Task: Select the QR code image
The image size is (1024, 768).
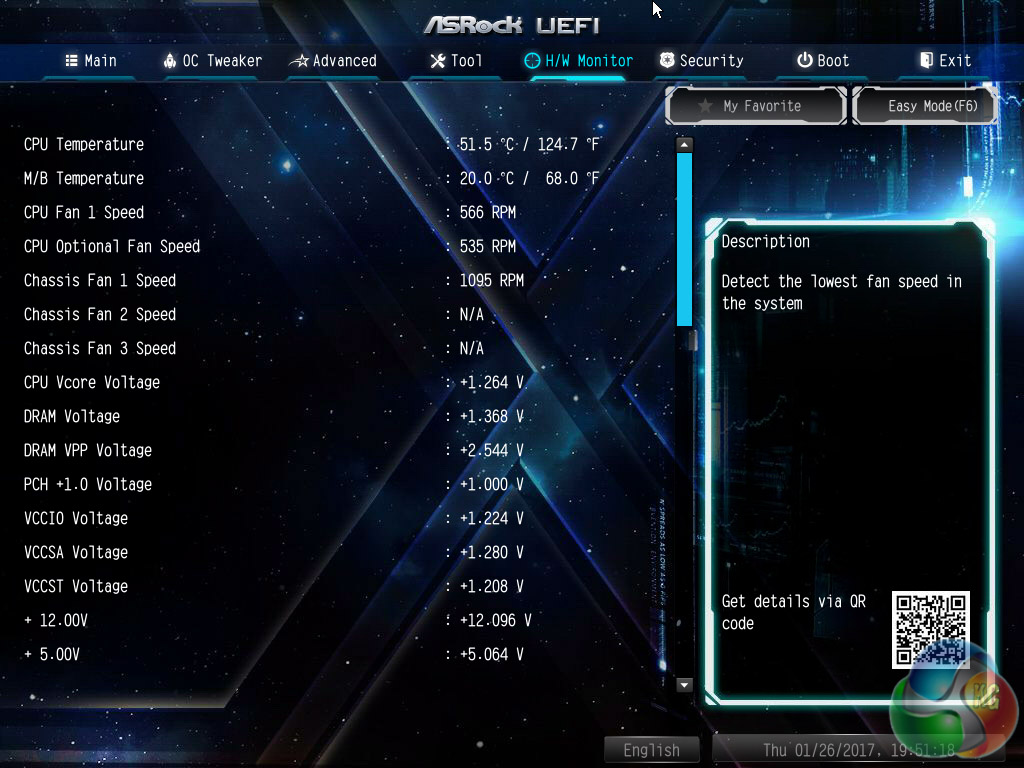Action: tap(931, 629)
